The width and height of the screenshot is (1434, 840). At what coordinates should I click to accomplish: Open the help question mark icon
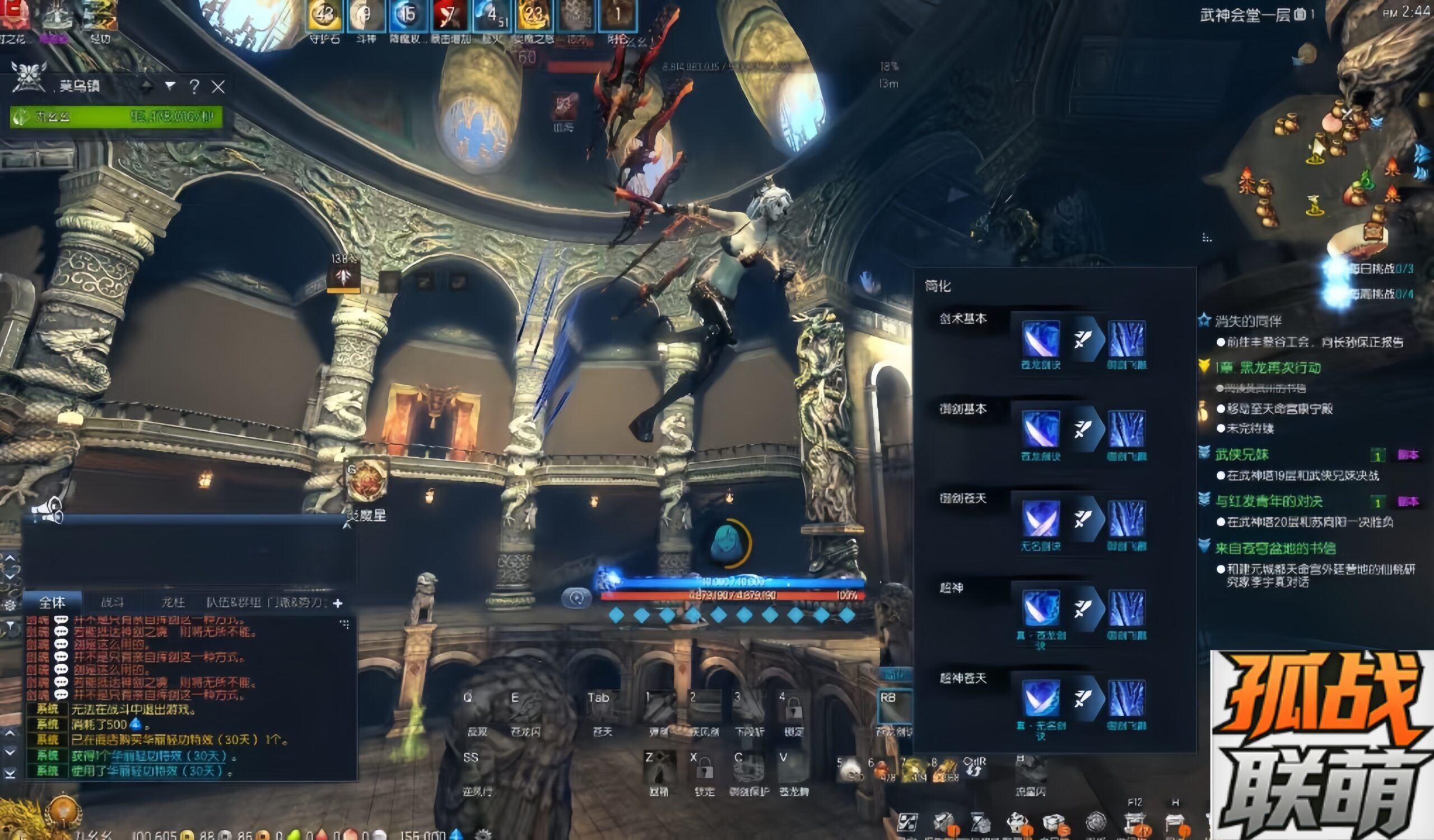click(x=194, y=87)
